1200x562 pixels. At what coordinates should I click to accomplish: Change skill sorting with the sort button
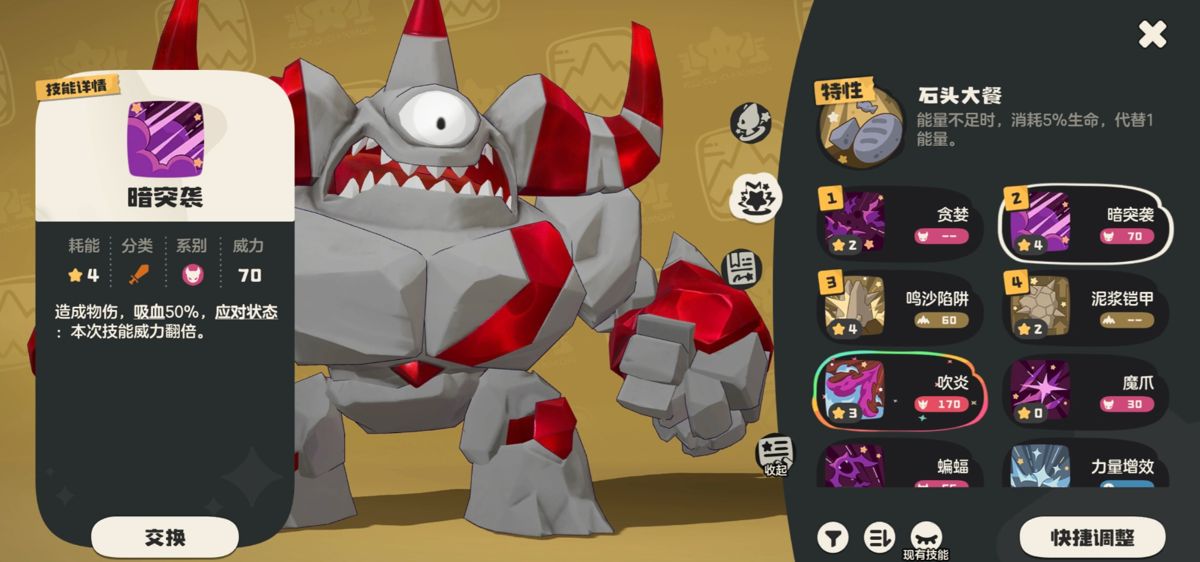click(879, 537)
